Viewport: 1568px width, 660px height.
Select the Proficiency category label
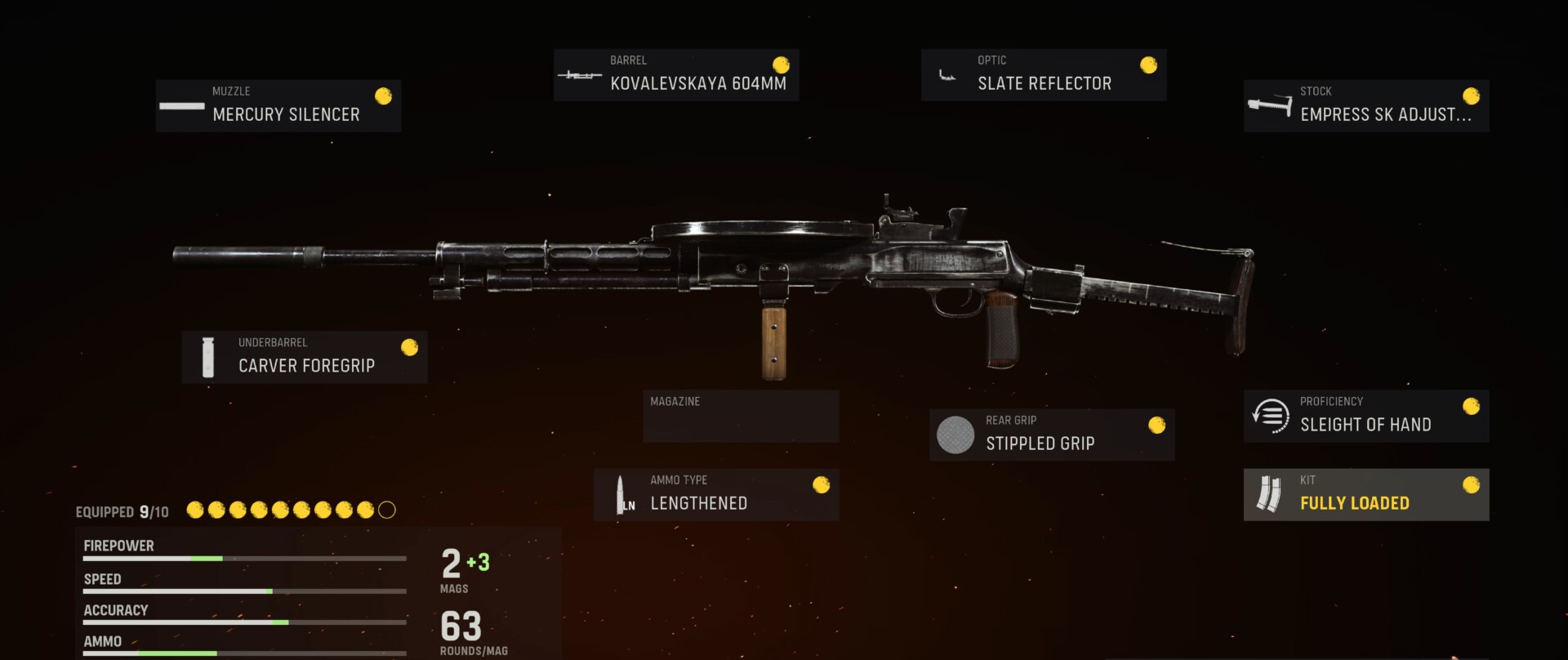click(x=1332, y=401)
